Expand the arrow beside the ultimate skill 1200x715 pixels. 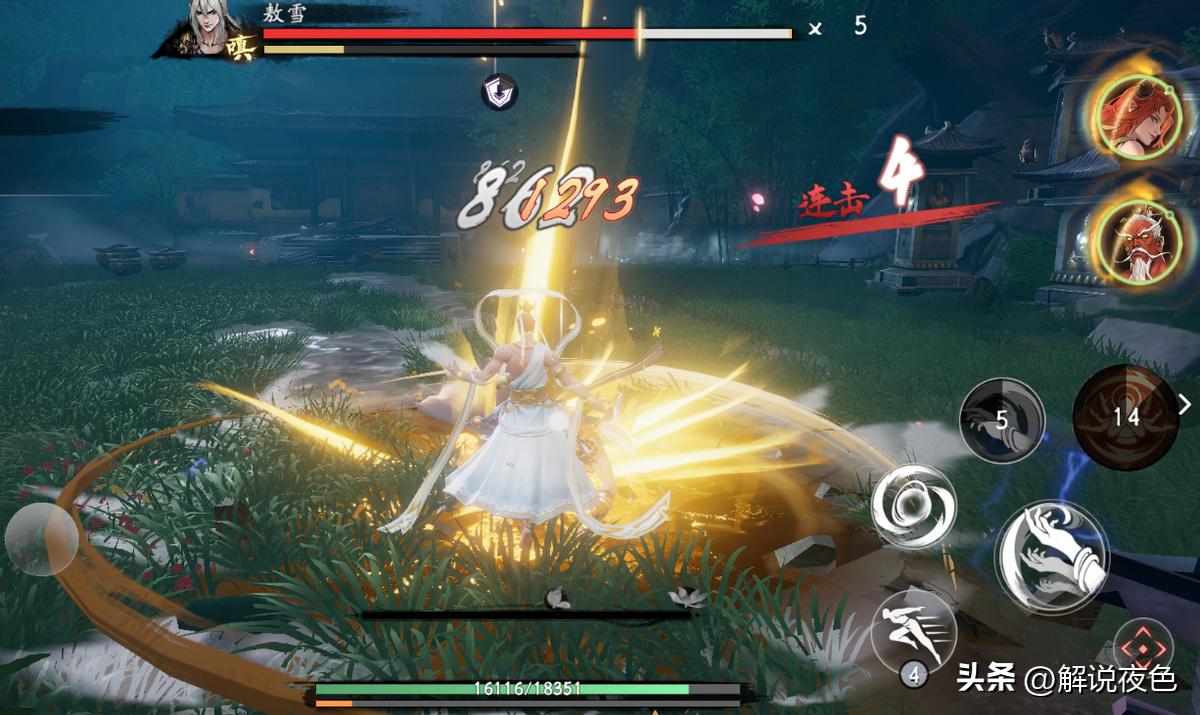tap(1186, 404)
